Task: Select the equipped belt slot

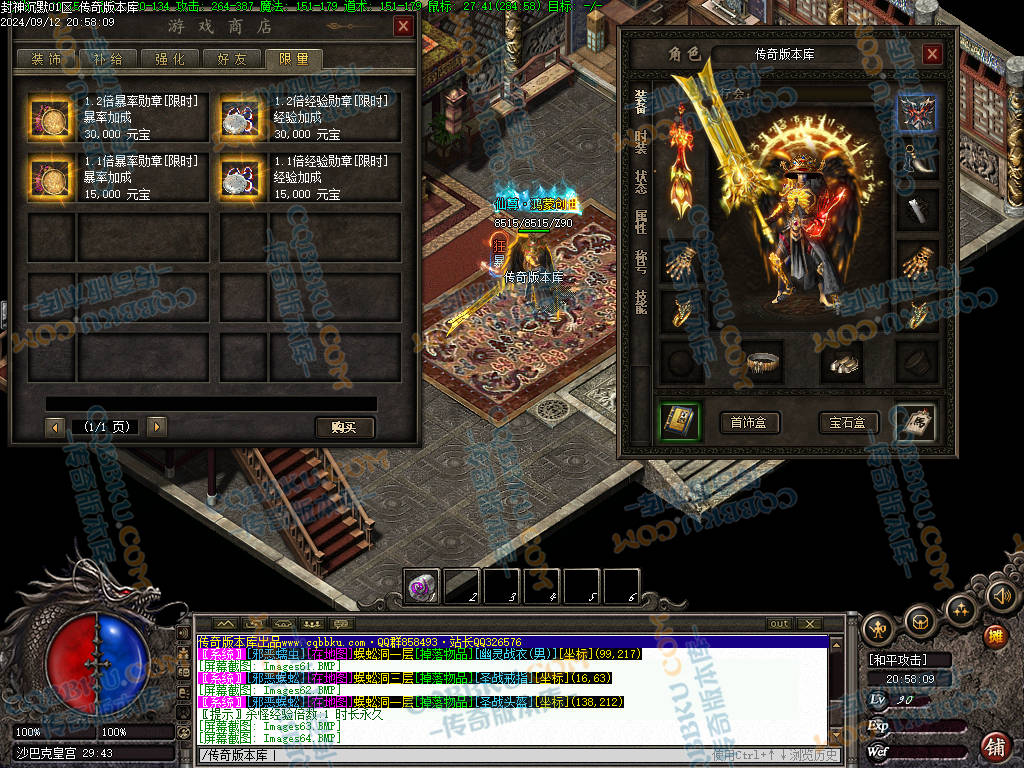Action: (763, 362)
